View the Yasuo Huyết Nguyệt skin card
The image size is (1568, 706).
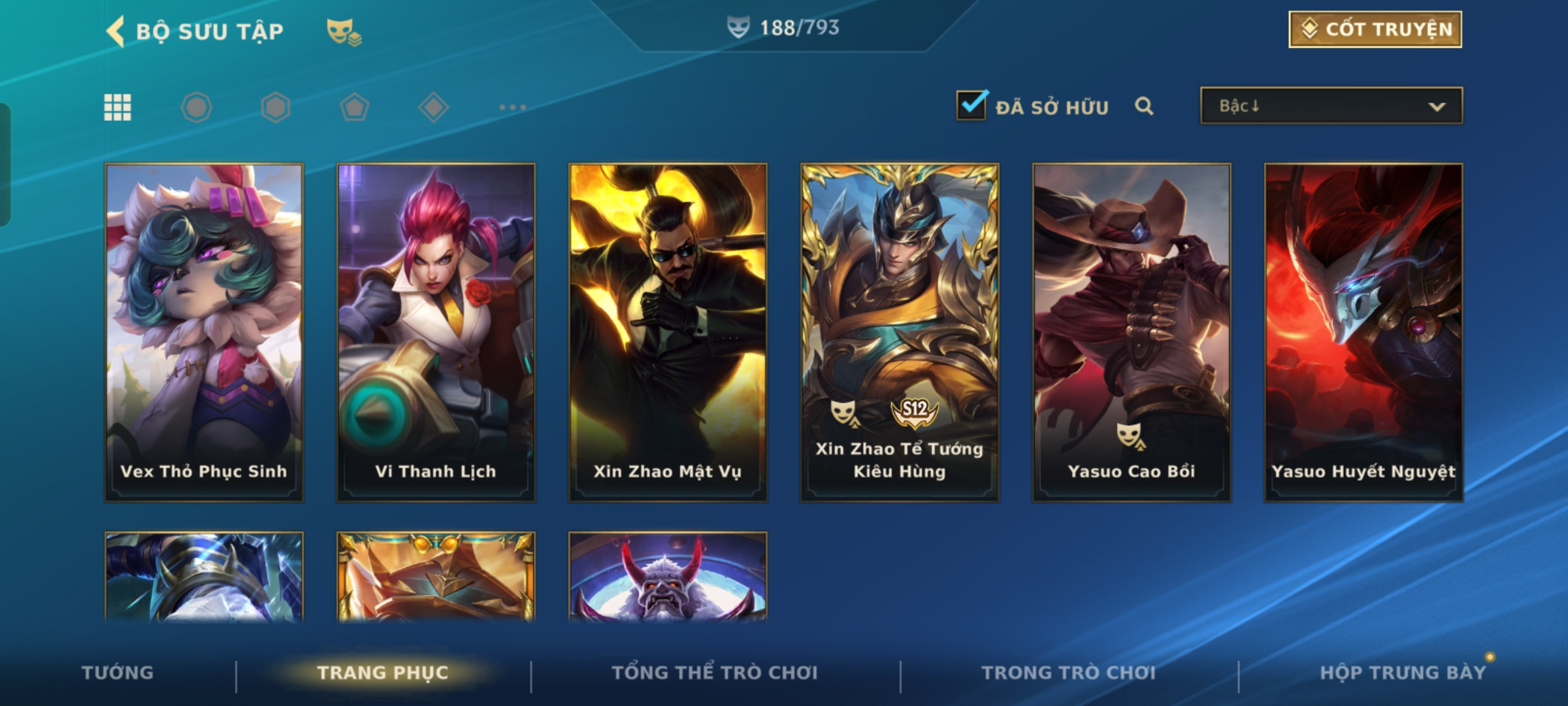[x=1364, y=332]
